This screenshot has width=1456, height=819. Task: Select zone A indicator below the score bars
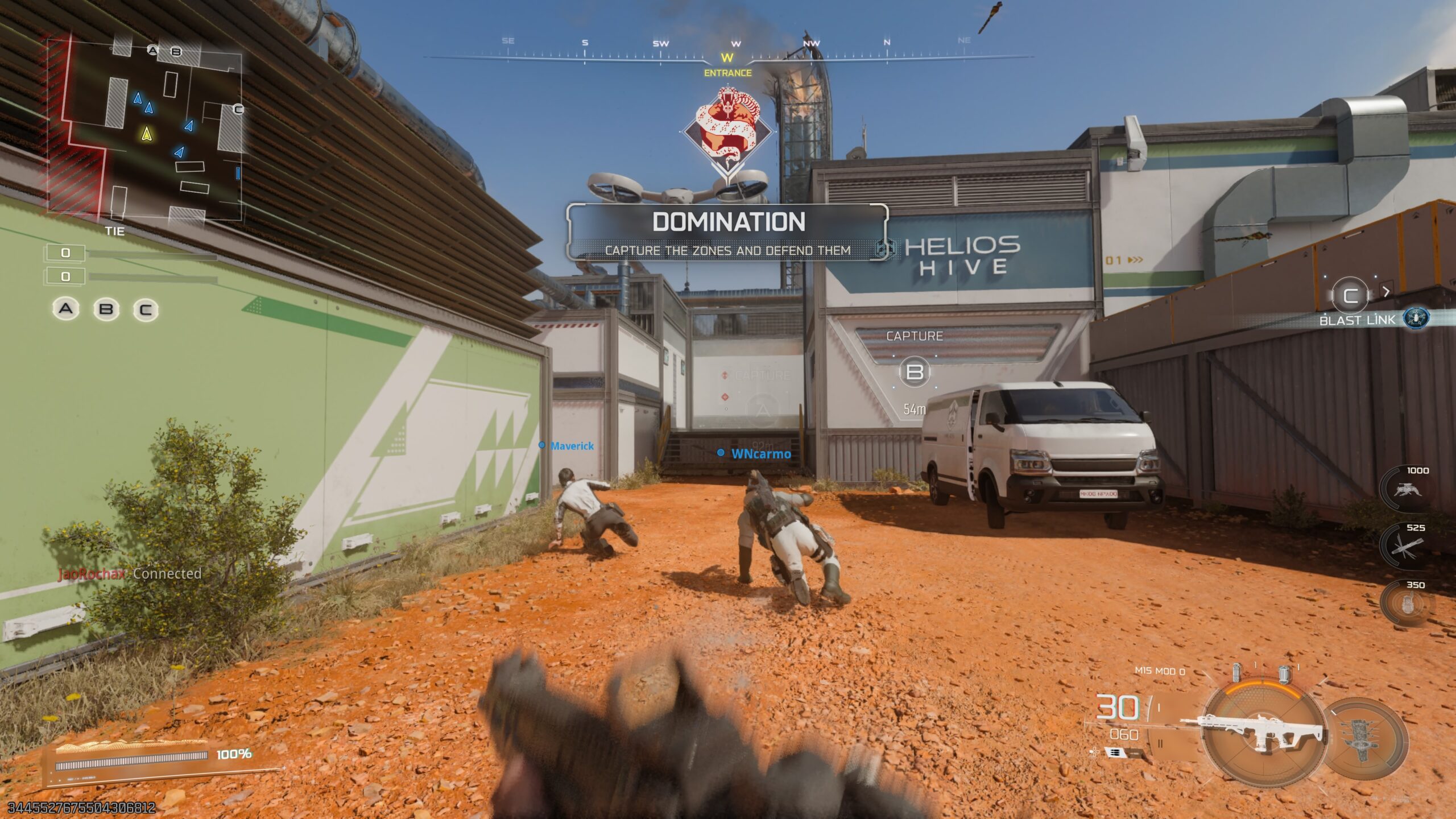66,309
